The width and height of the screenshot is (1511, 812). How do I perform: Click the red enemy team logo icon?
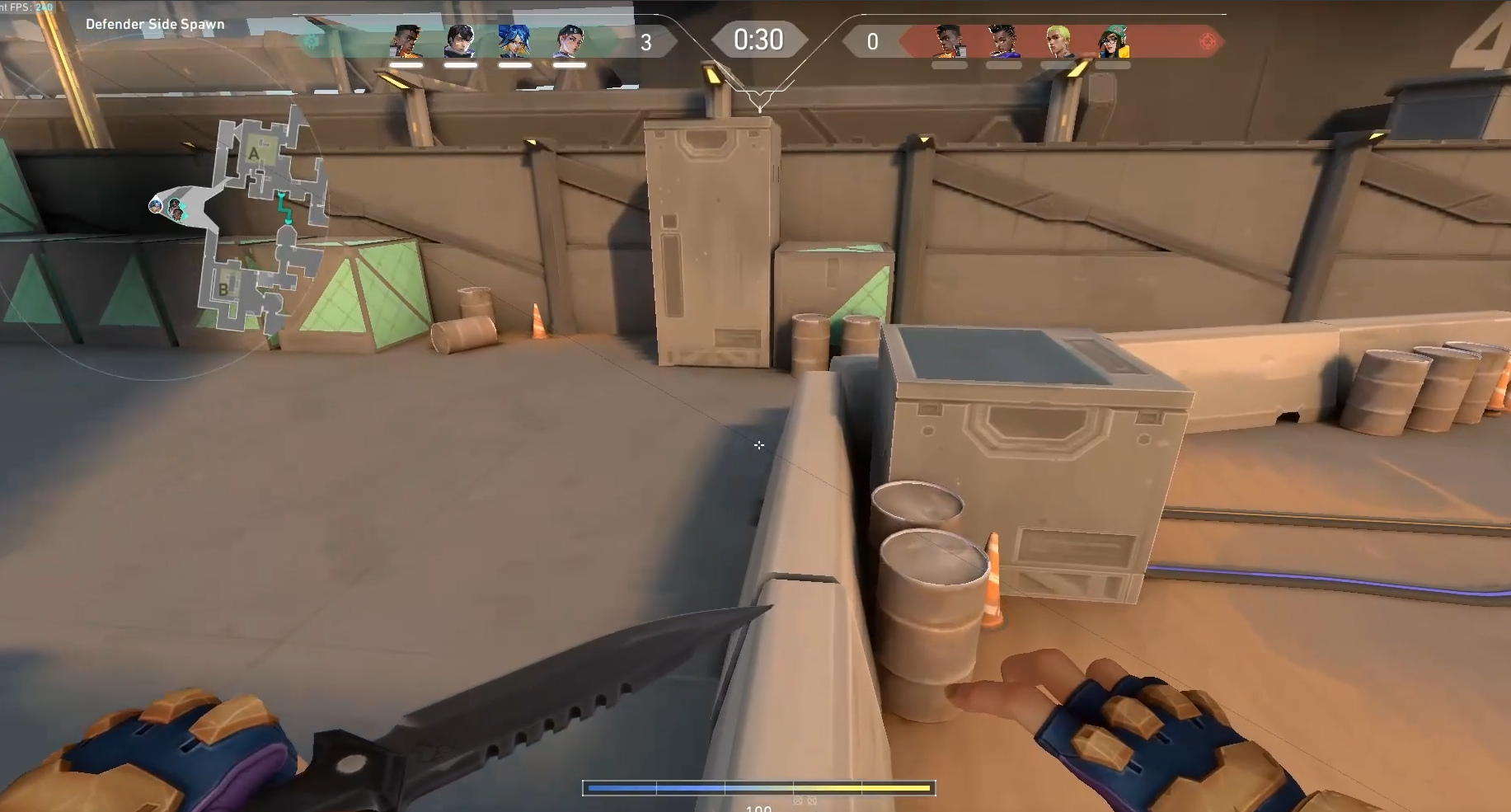(1206, 39)
